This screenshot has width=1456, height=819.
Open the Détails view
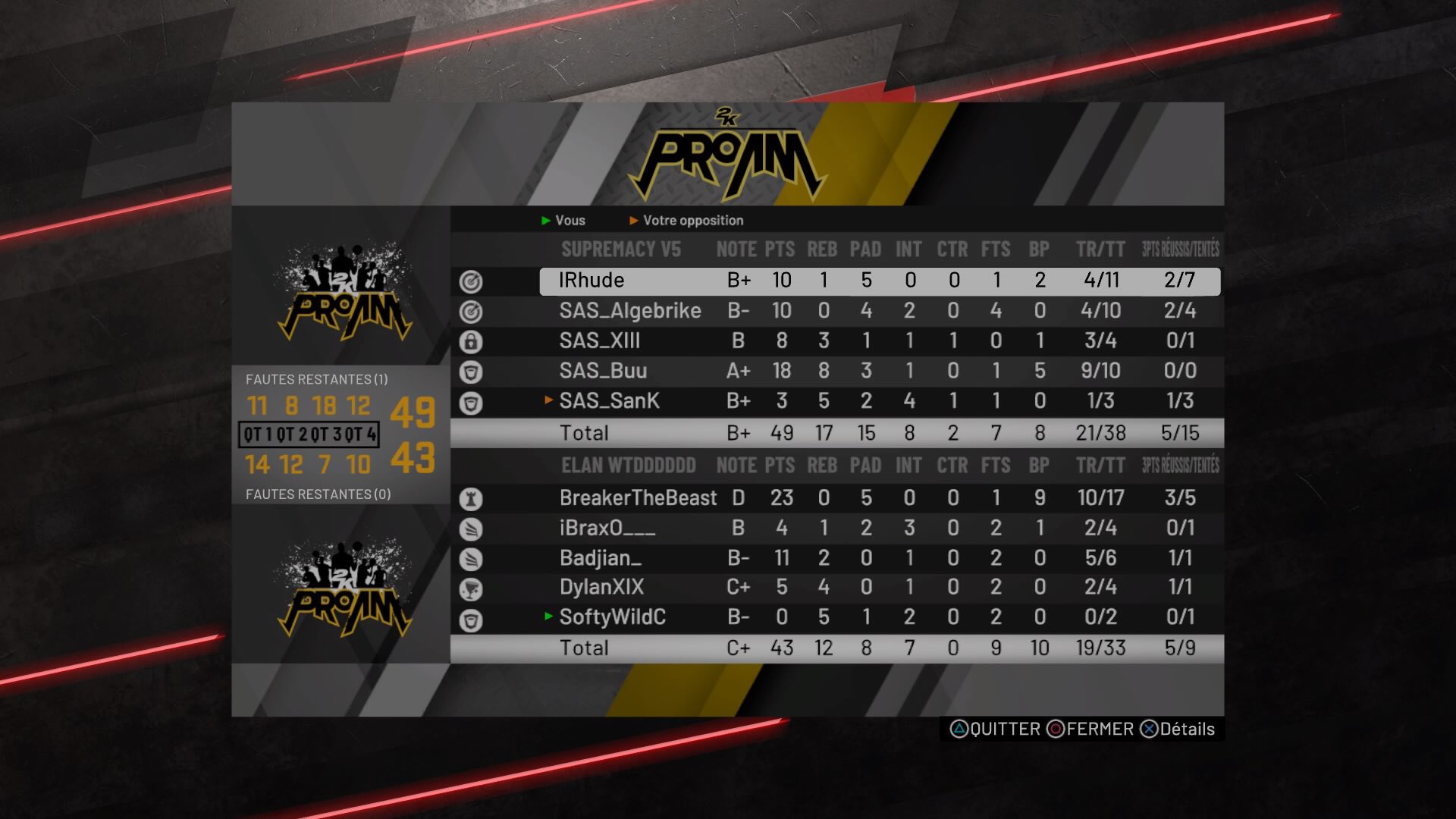coord(1178,730)
